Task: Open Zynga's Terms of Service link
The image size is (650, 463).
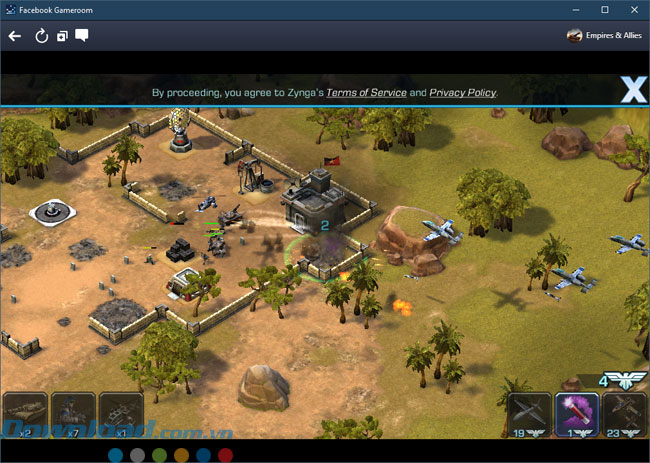Action: click(x=366, y=93)
